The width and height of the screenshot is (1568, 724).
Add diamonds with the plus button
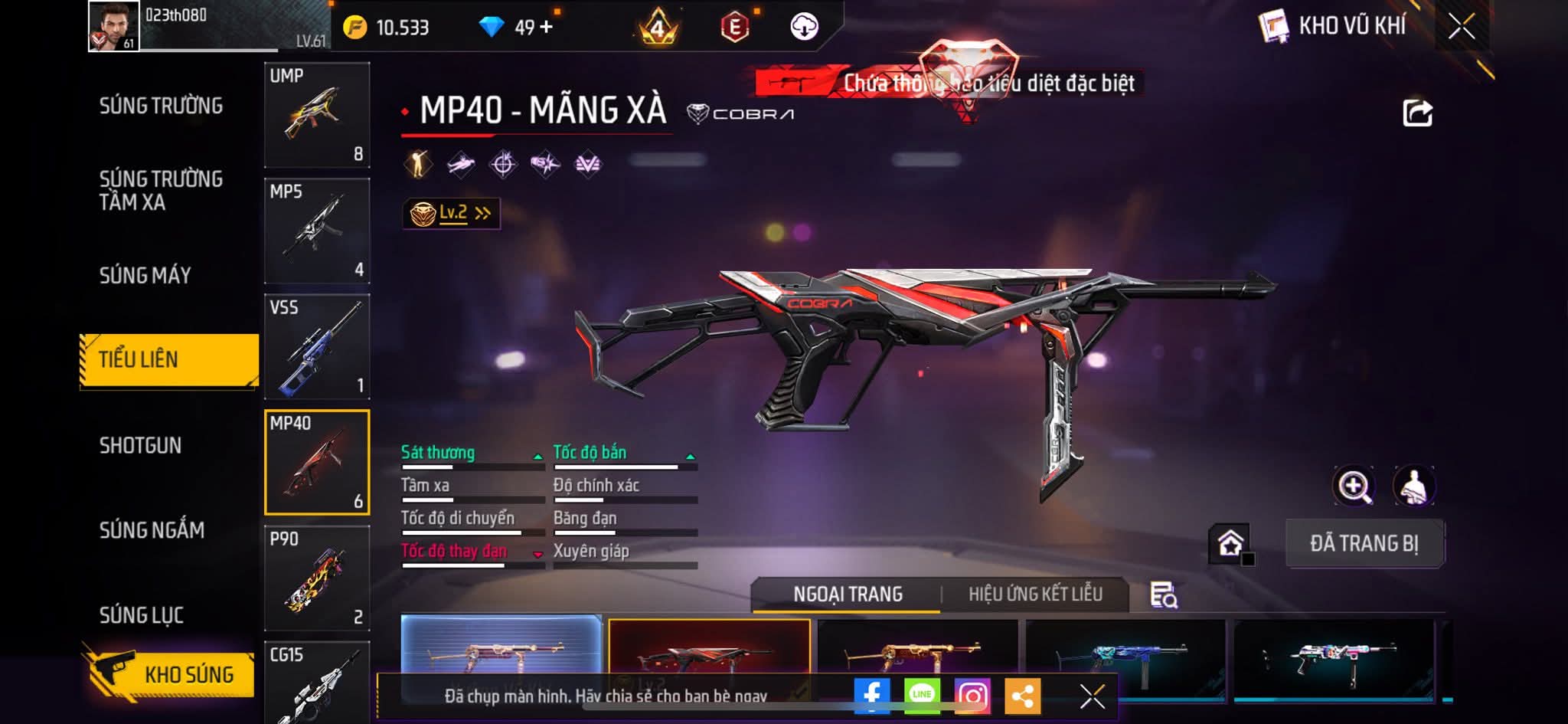(546, 28)
